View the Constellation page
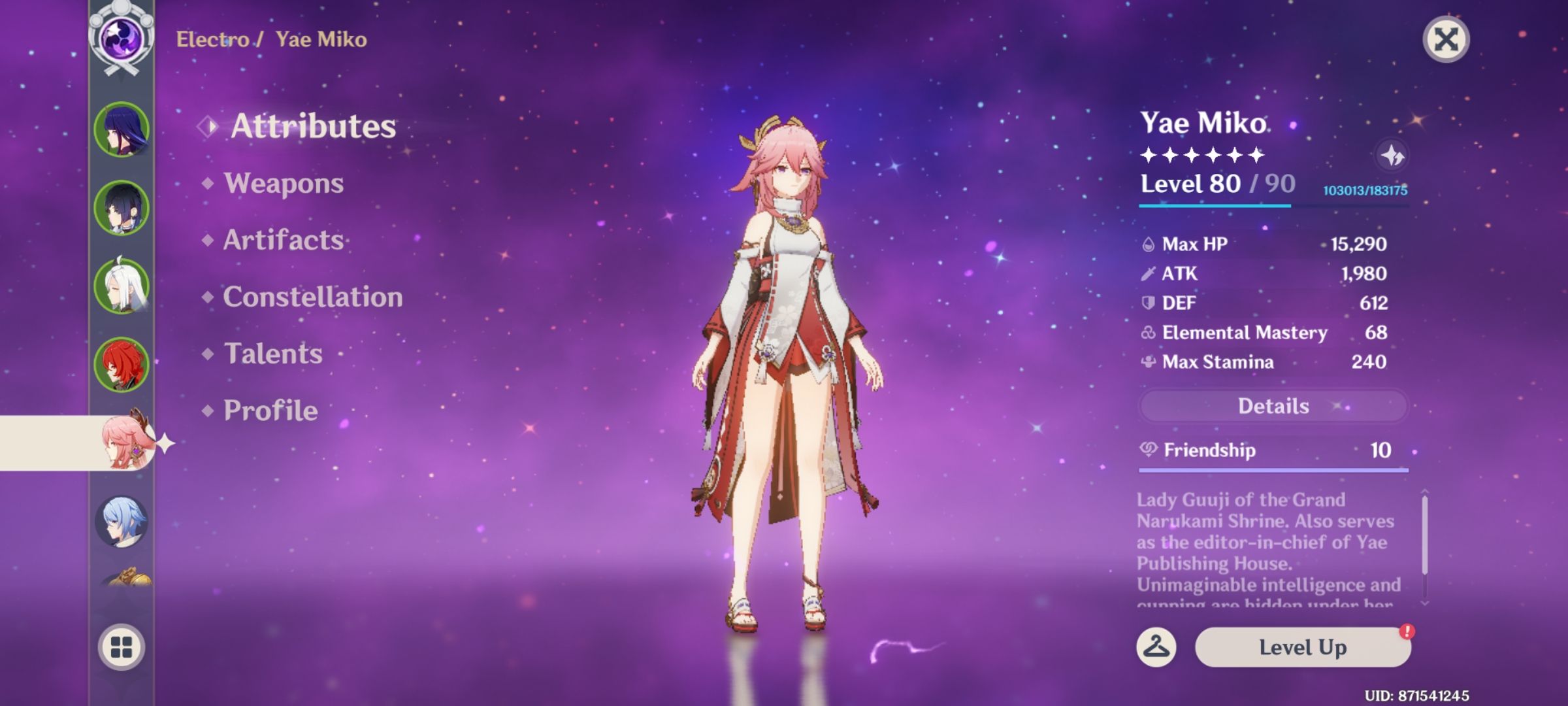The width and height of the screenshot is (1568, 706). tap(312, 297)
